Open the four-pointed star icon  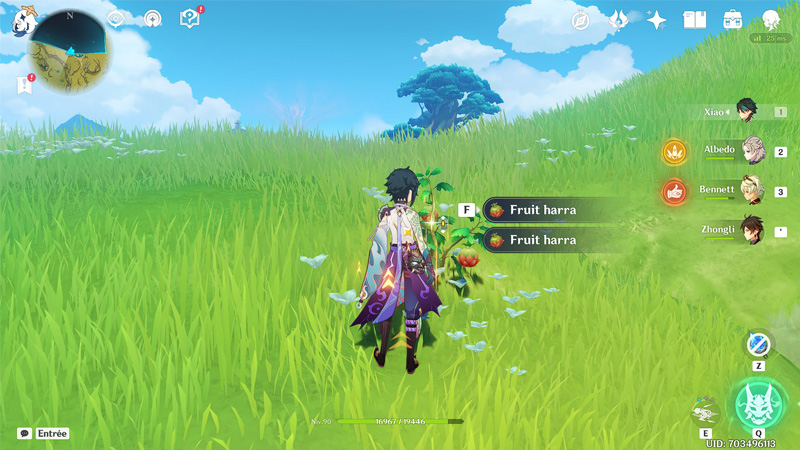pos(657,20)
